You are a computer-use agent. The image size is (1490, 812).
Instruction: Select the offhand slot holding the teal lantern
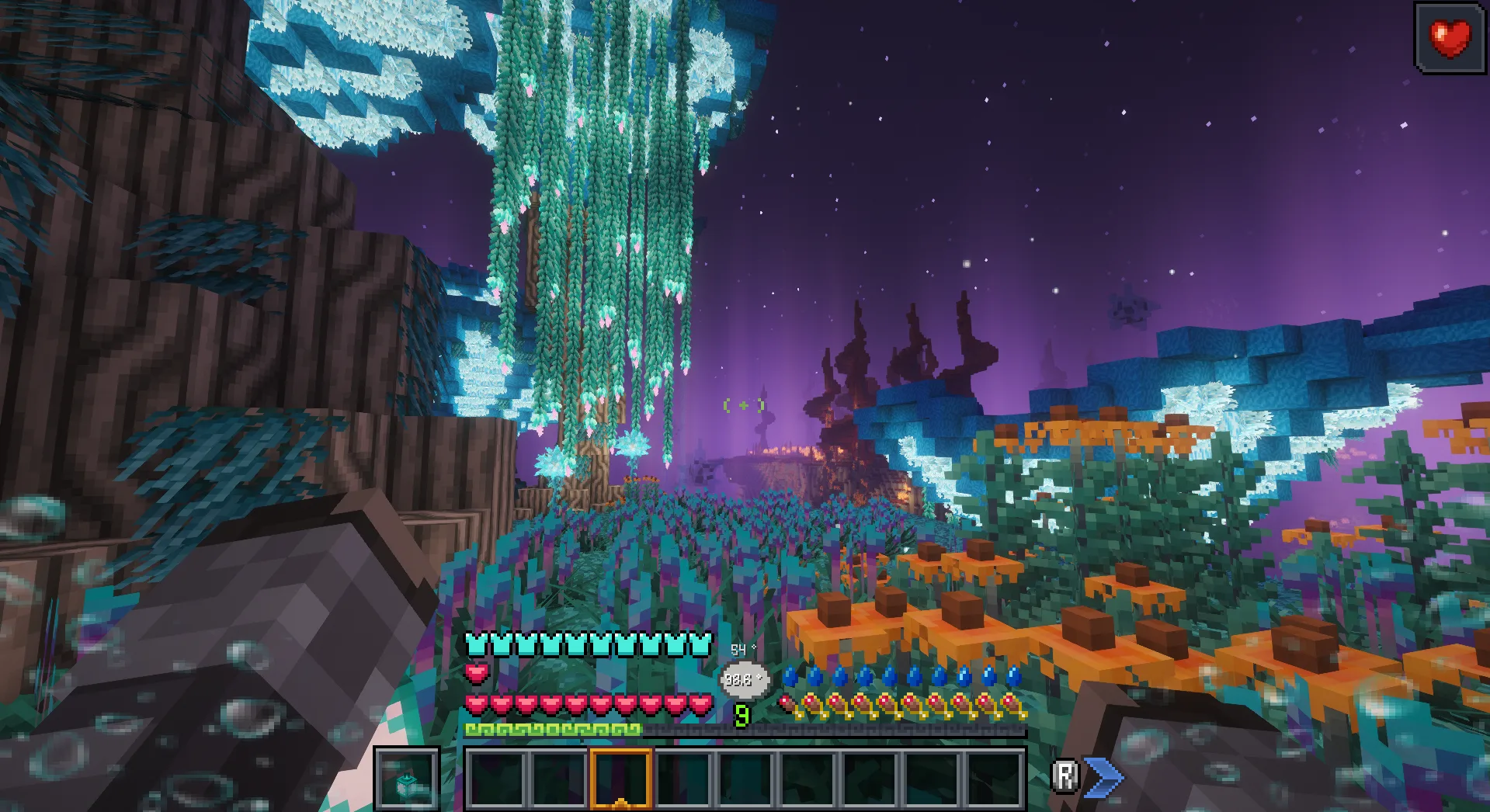coord(407,779)
